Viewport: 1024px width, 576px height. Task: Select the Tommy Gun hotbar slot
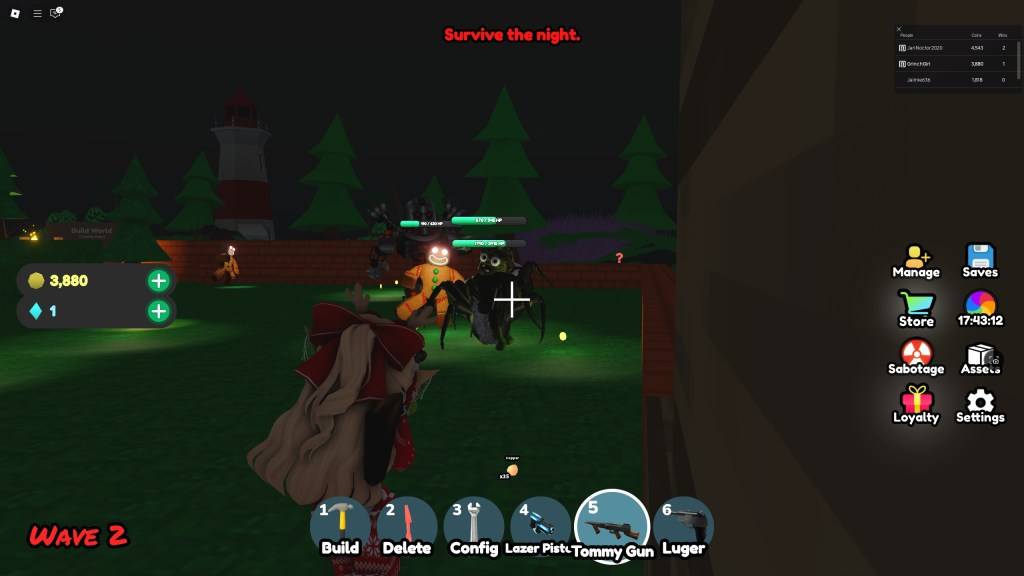click(612, 527)
